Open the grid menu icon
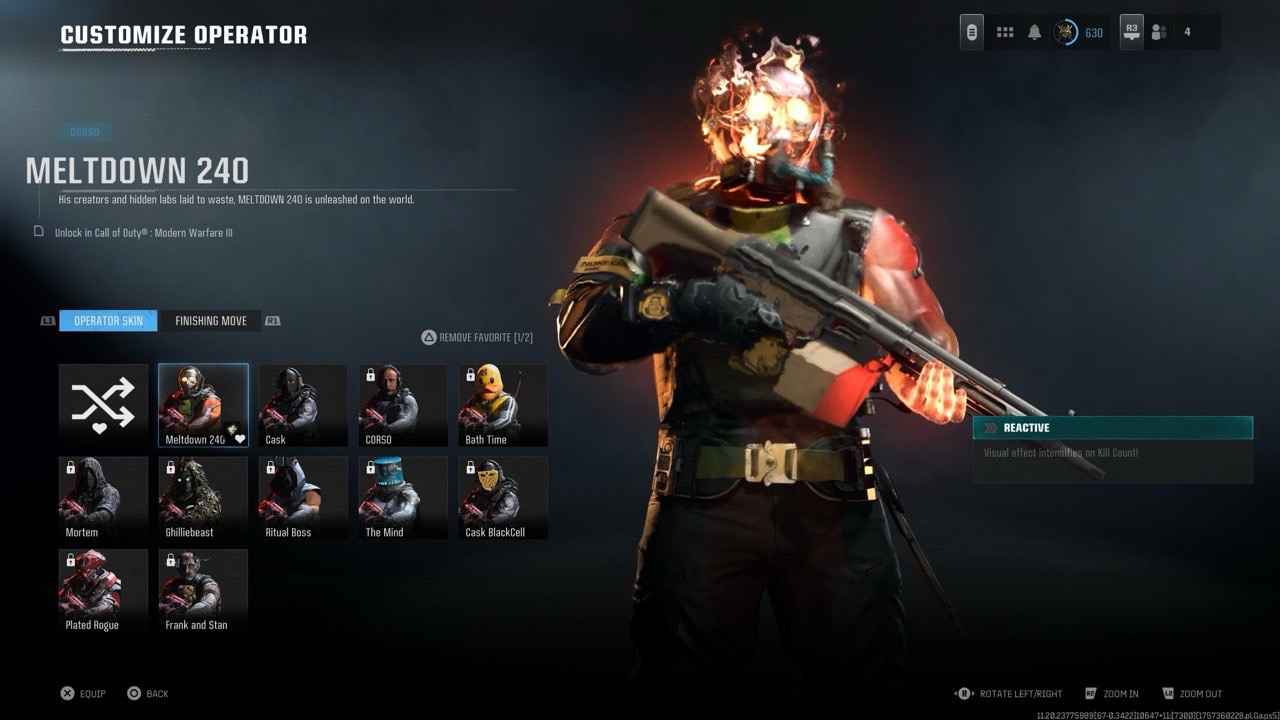1280x720 pixels. (x=1005, y=33)
